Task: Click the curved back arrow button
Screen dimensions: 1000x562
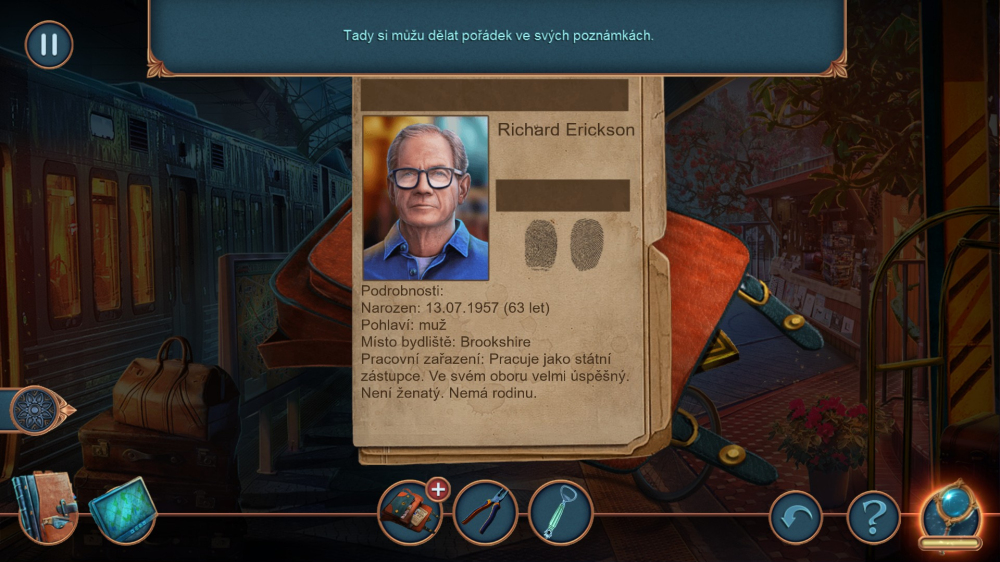Action: (795, 518)
